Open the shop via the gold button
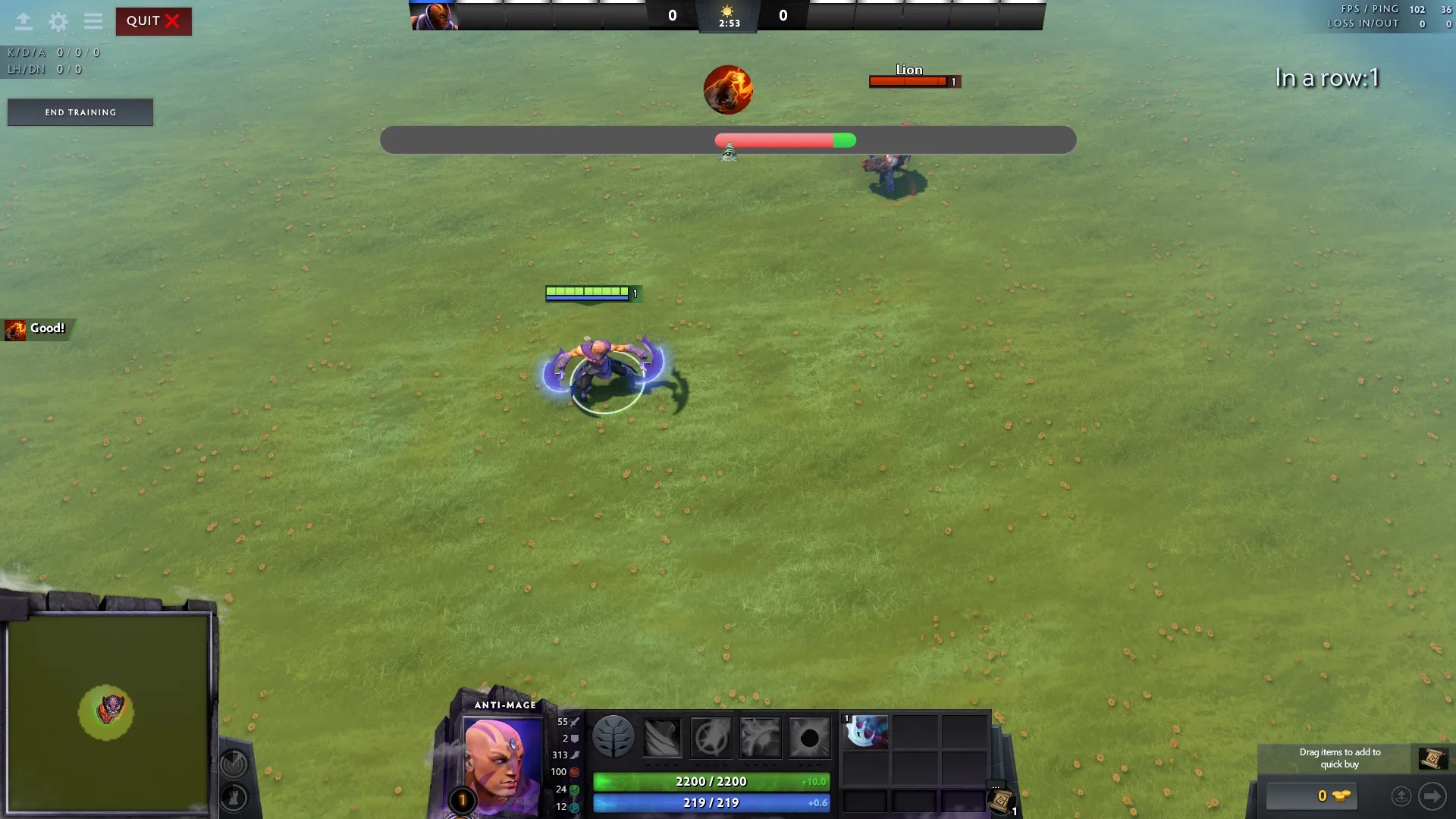Screen dimensions: 1456x819 1312,796
